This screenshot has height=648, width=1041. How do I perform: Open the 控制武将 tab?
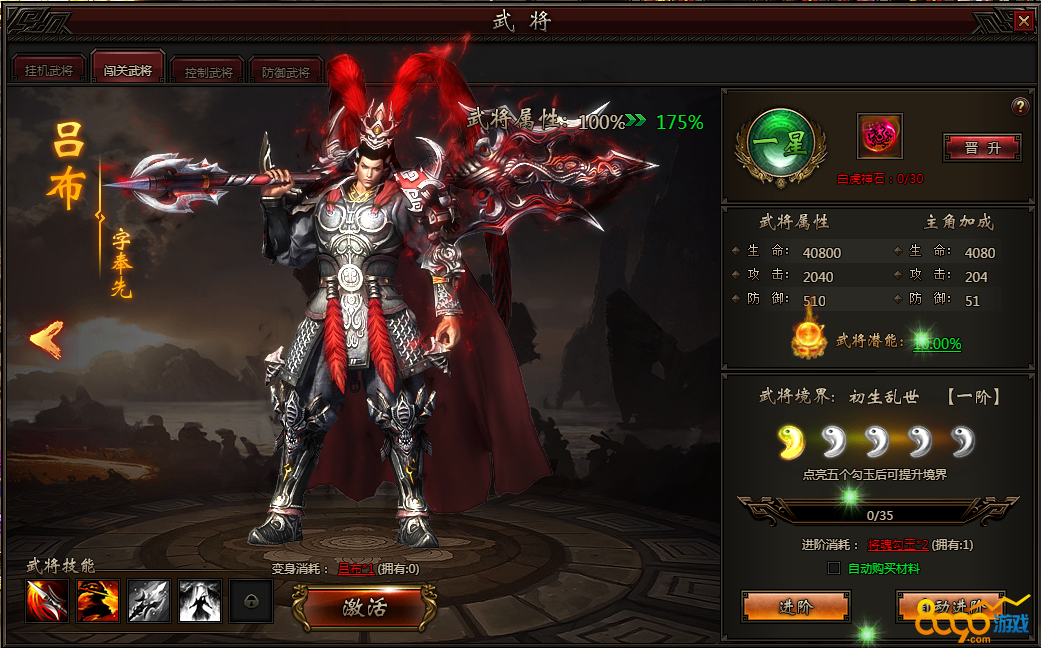point(208,72)
